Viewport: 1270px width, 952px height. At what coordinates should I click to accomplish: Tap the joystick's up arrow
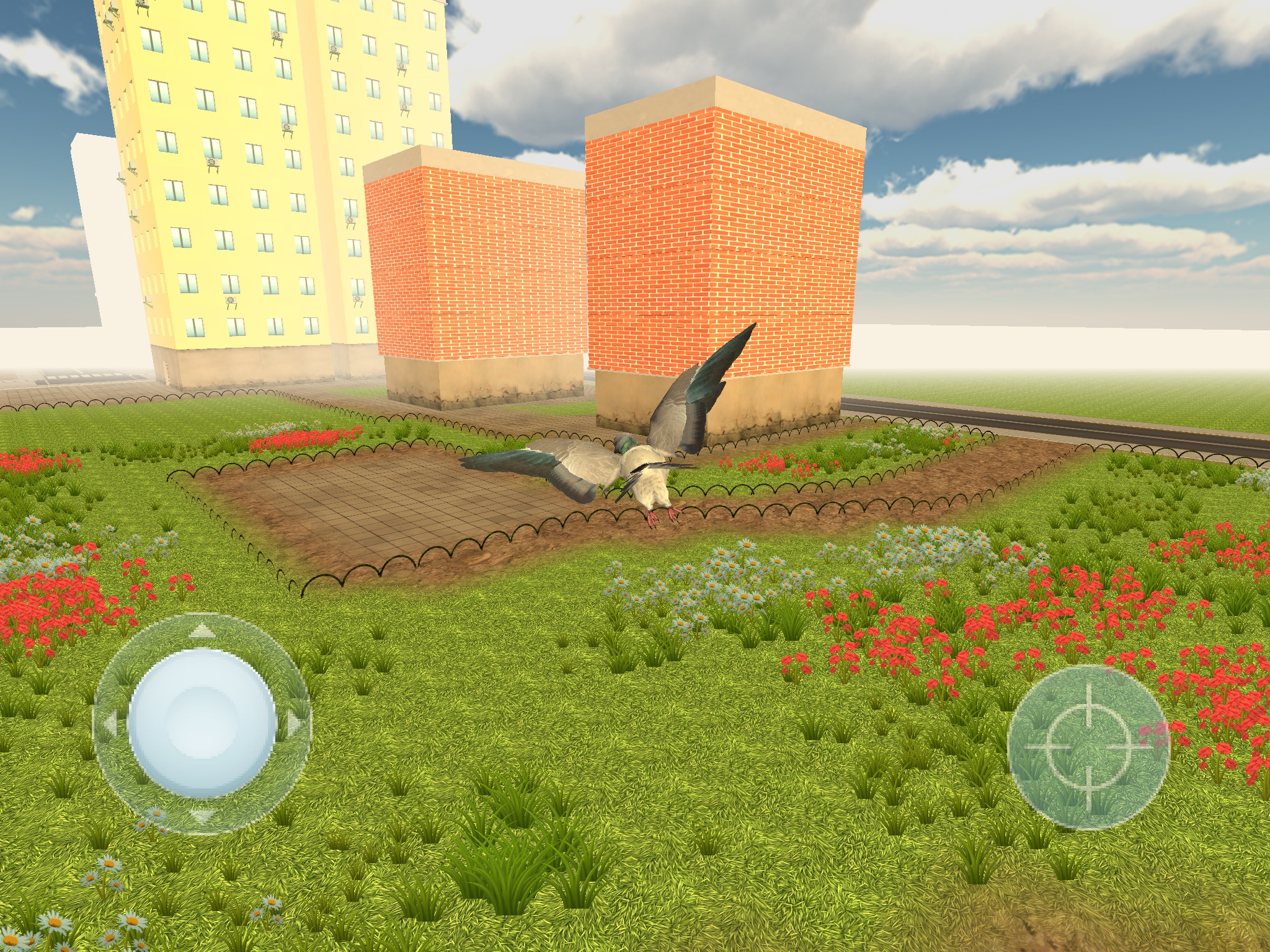(200, 631)
